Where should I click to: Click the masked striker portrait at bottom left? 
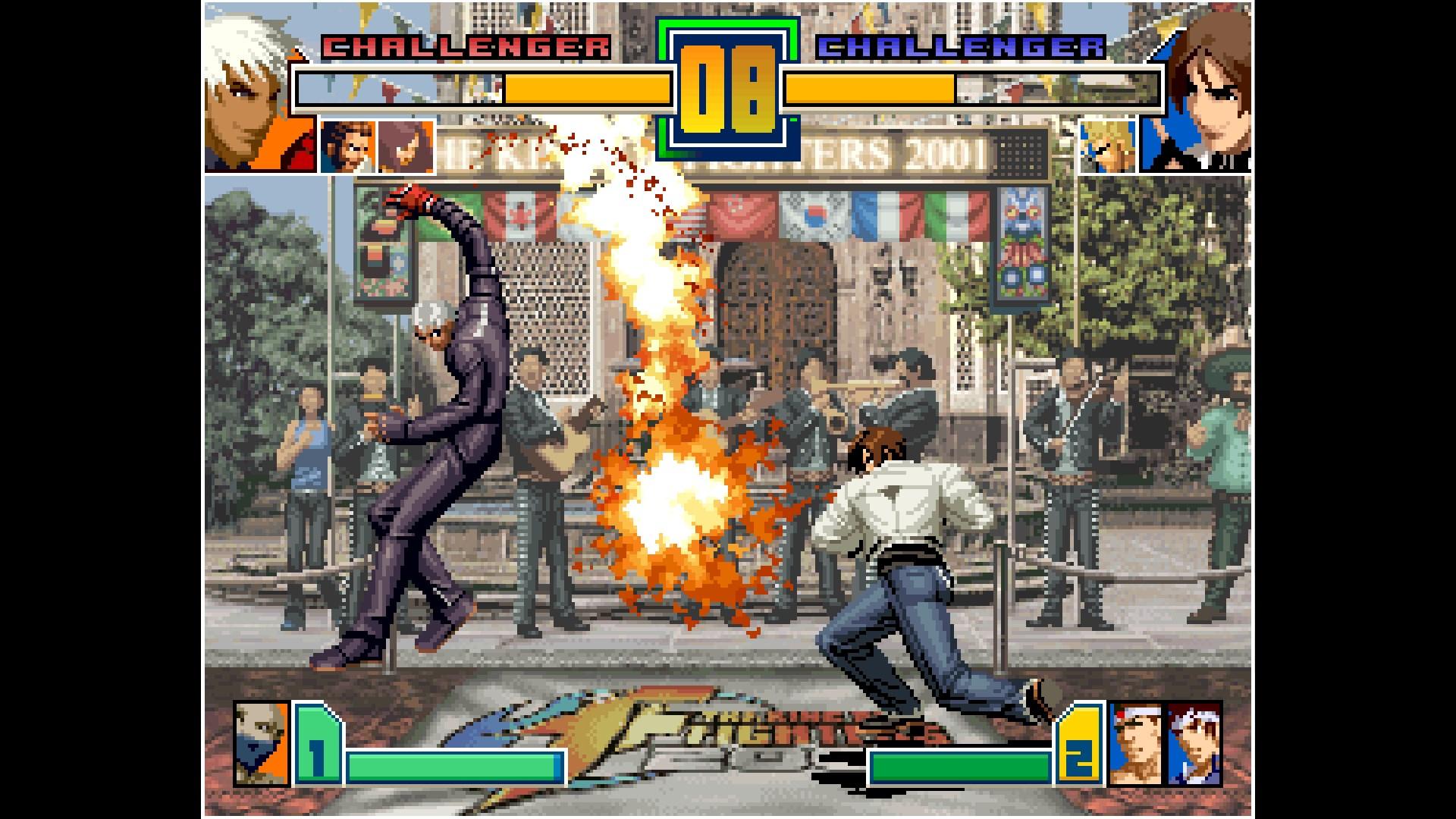tap(262, 745)
